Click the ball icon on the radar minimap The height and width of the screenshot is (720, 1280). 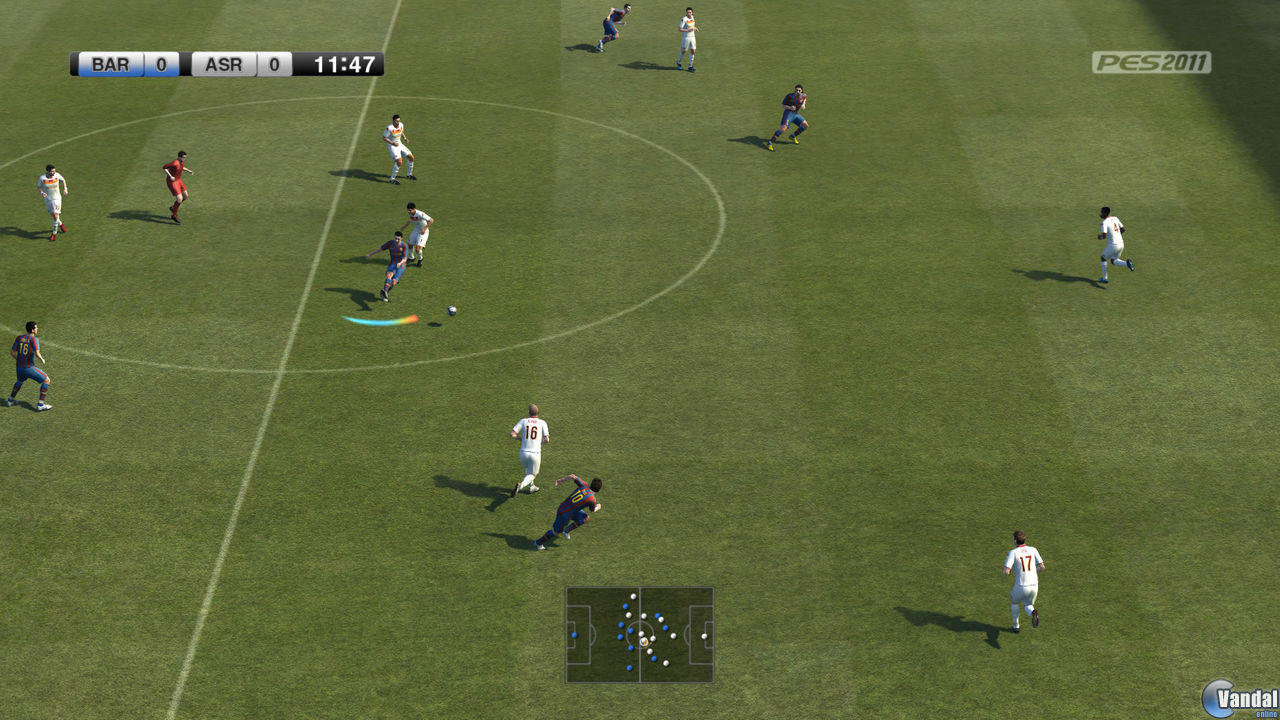(643, 642)
